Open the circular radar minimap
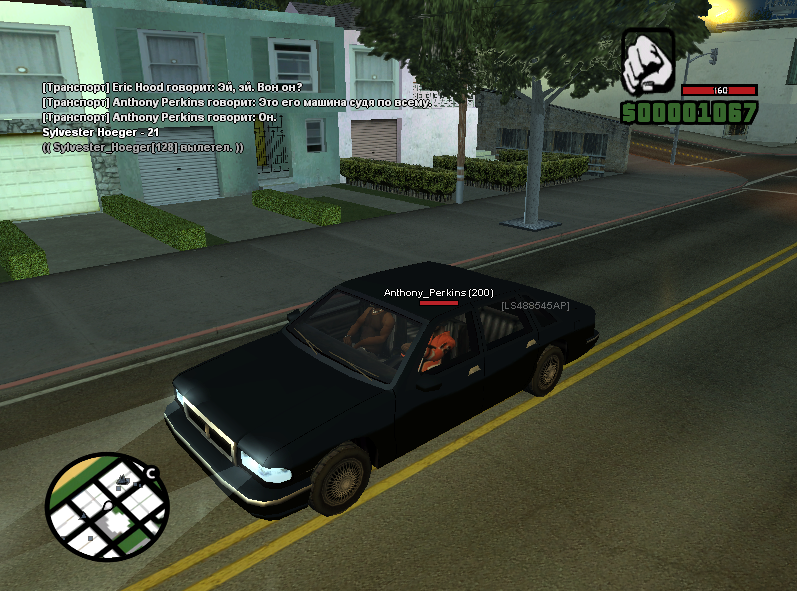This screenshot has height=591, width=797. [106, 506]
